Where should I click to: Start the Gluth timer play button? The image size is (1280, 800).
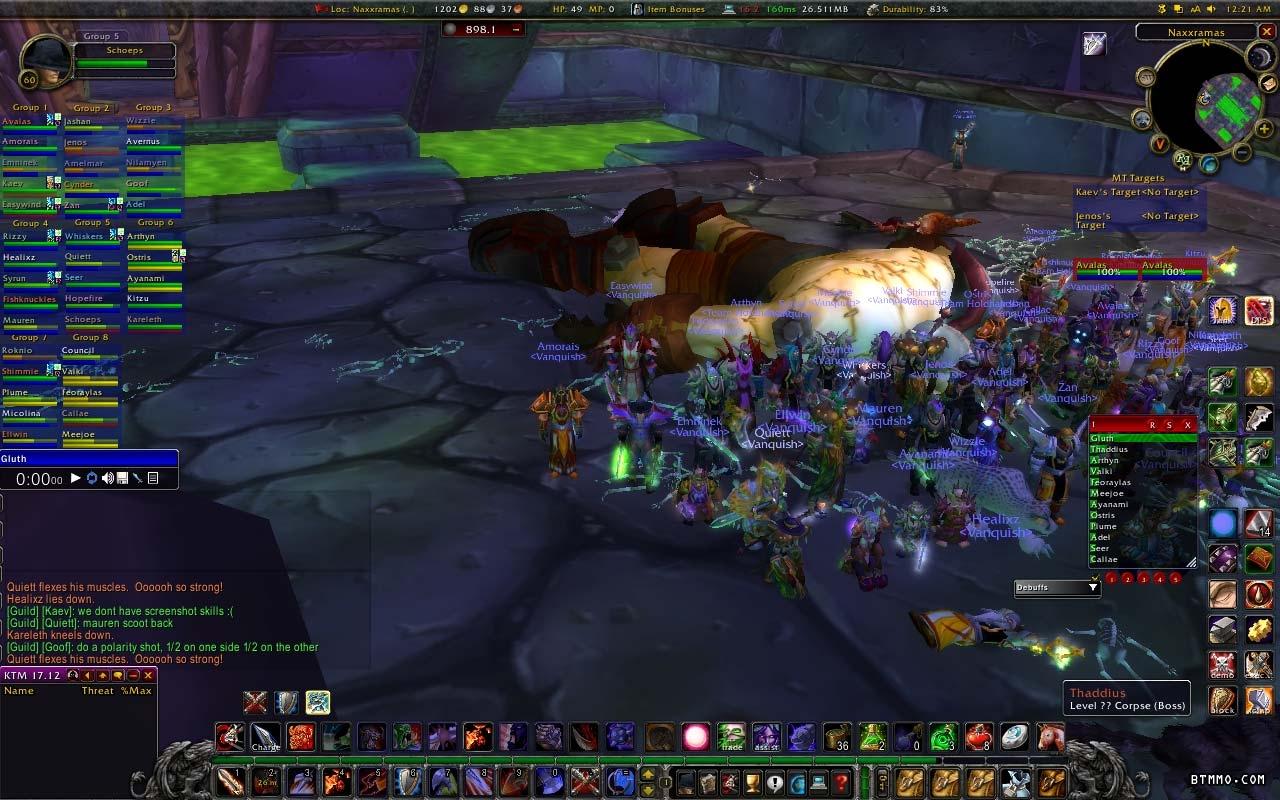pyautogui.click(x=75, y=479)
